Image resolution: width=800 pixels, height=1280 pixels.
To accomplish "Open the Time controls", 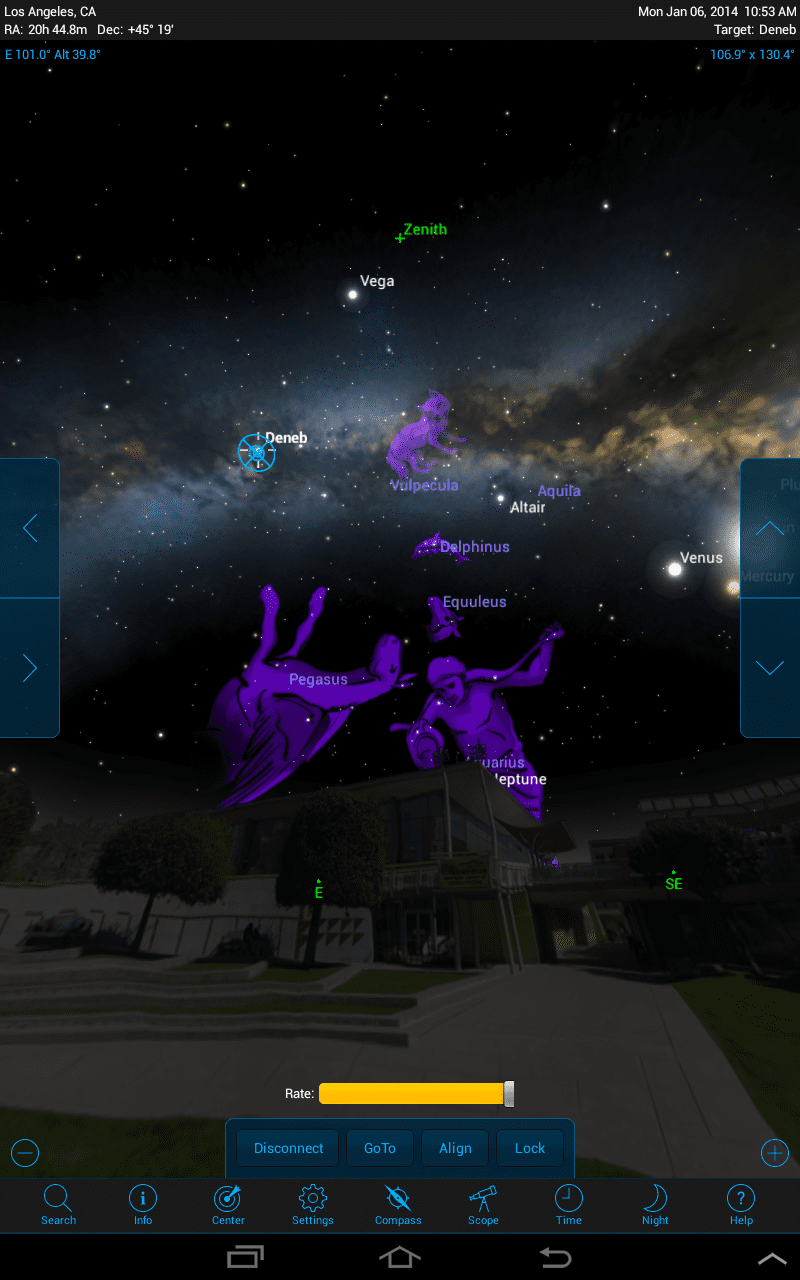I will coord(568,1204).
